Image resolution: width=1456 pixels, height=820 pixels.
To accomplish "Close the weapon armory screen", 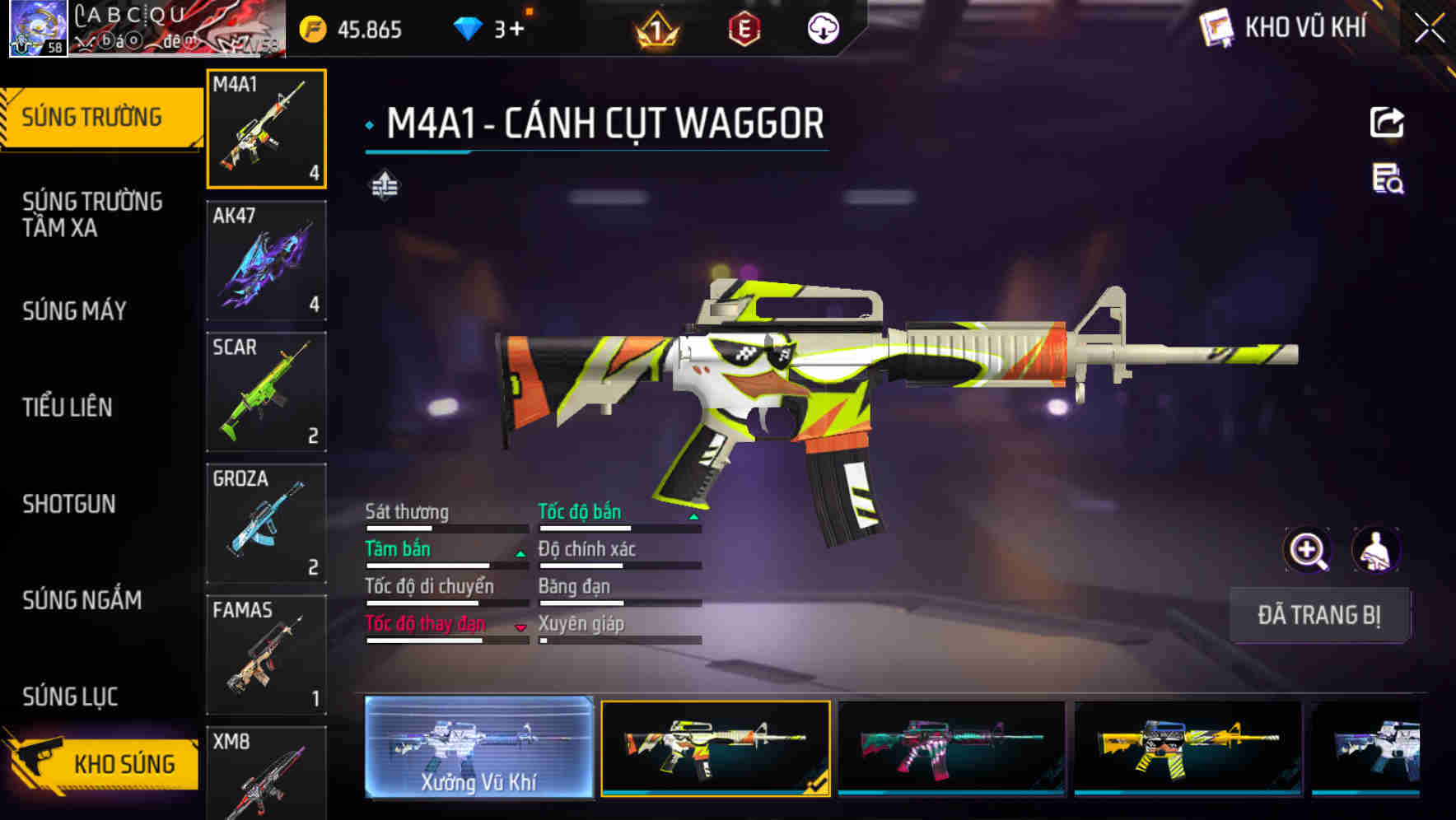I will [x=1430, y=29].
